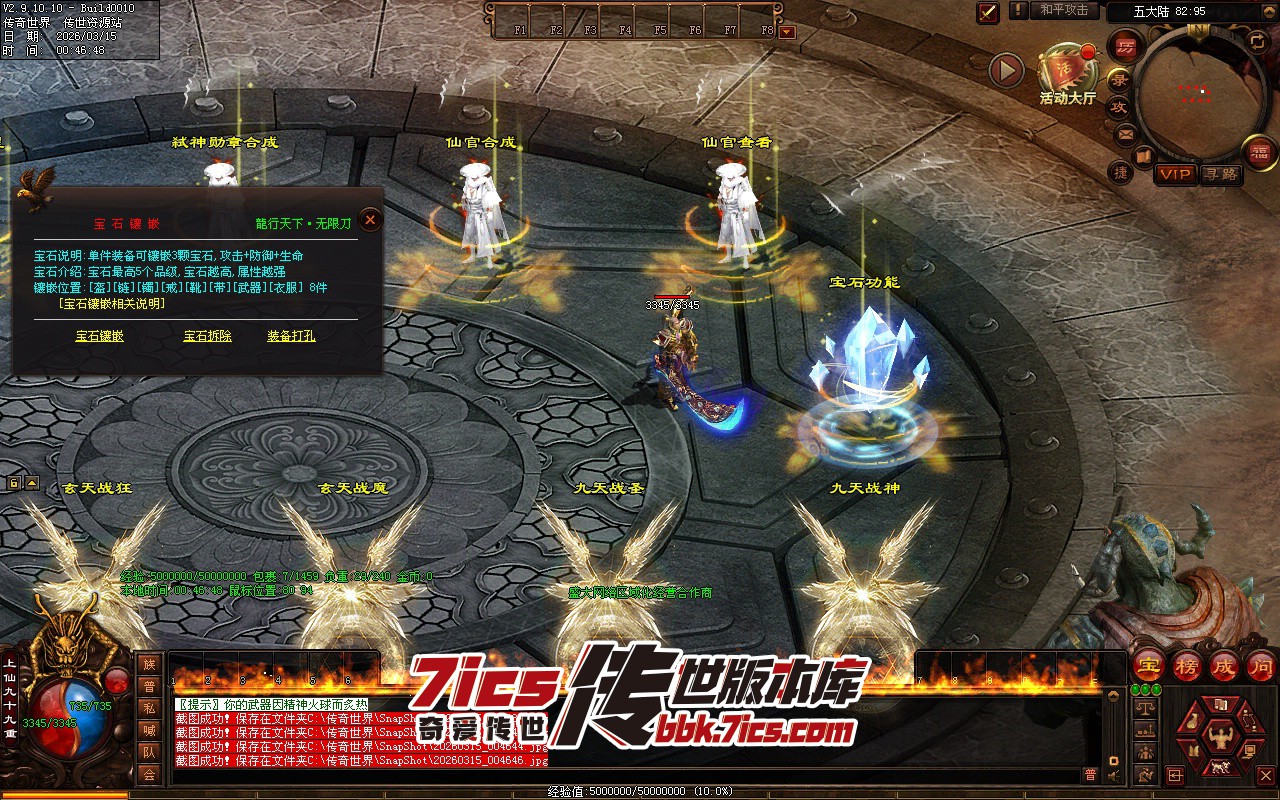Screen dimensions: 1280x800
Task: Expand the hotkey bar dropdown arrow
Action: 787,31
